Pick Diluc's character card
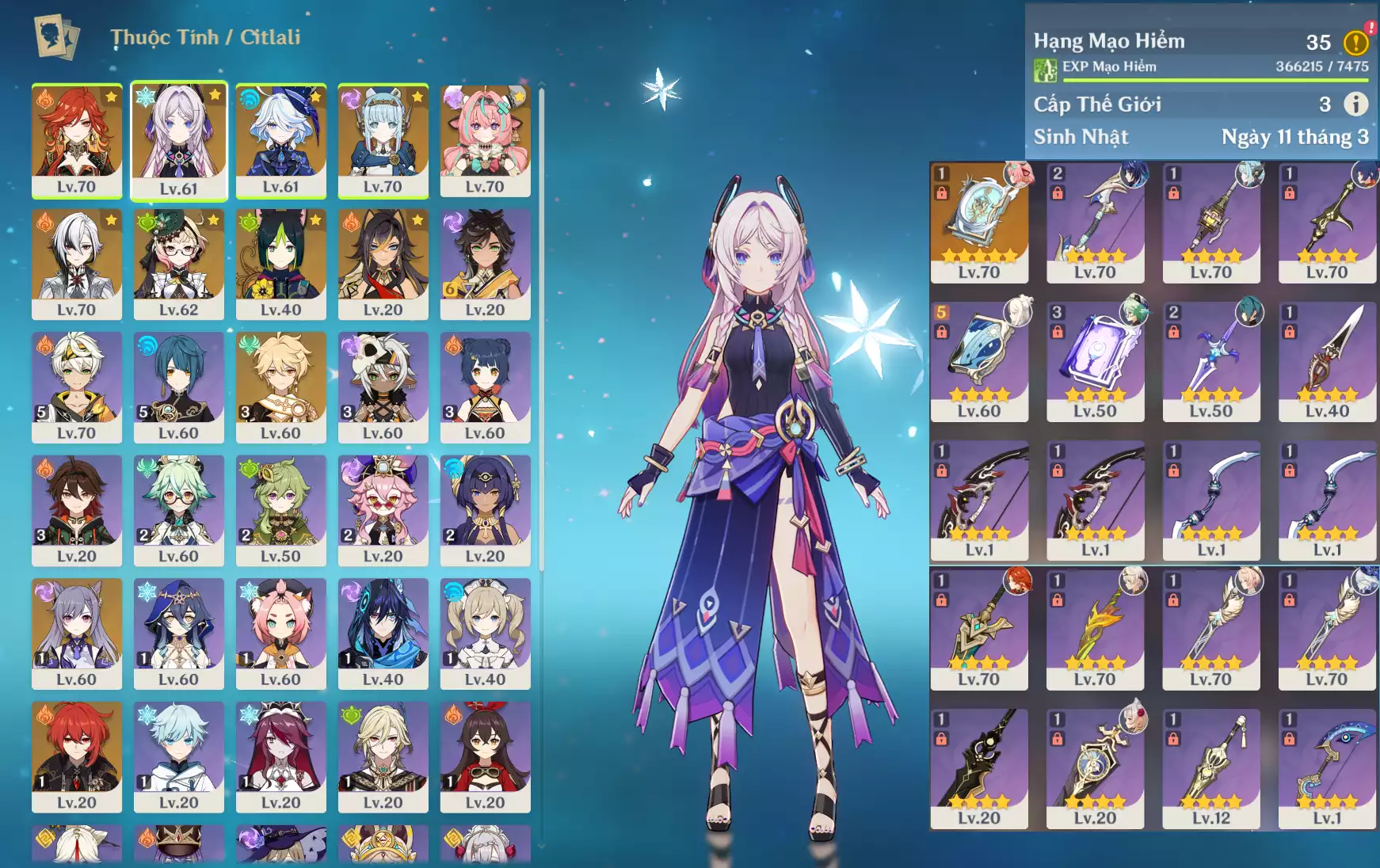The width and height of the screenshot is (1380, 868). click(x=77, y=755)
